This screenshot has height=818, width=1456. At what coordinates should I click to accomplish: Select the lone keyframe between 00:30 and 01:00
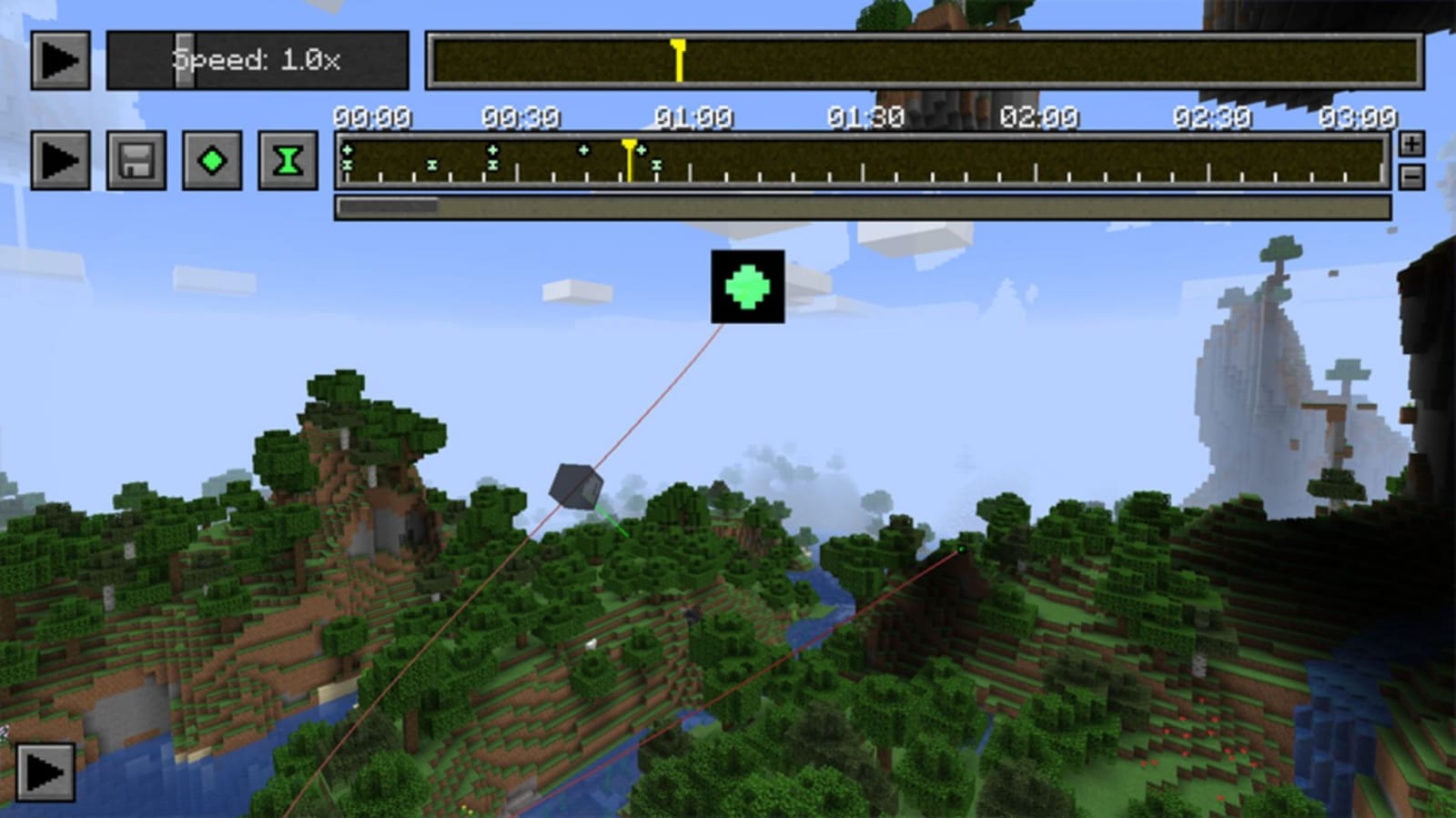tap(582, 147)
